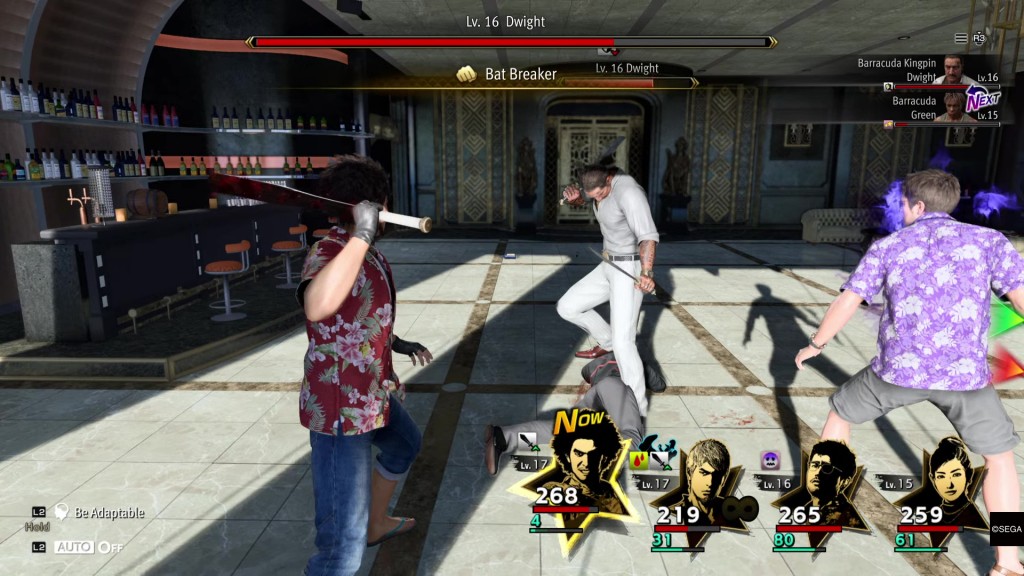Toggle the AUTO battle setting
Image resolution: width=1024 pixels, height=576 pixels.
(88, 547)
